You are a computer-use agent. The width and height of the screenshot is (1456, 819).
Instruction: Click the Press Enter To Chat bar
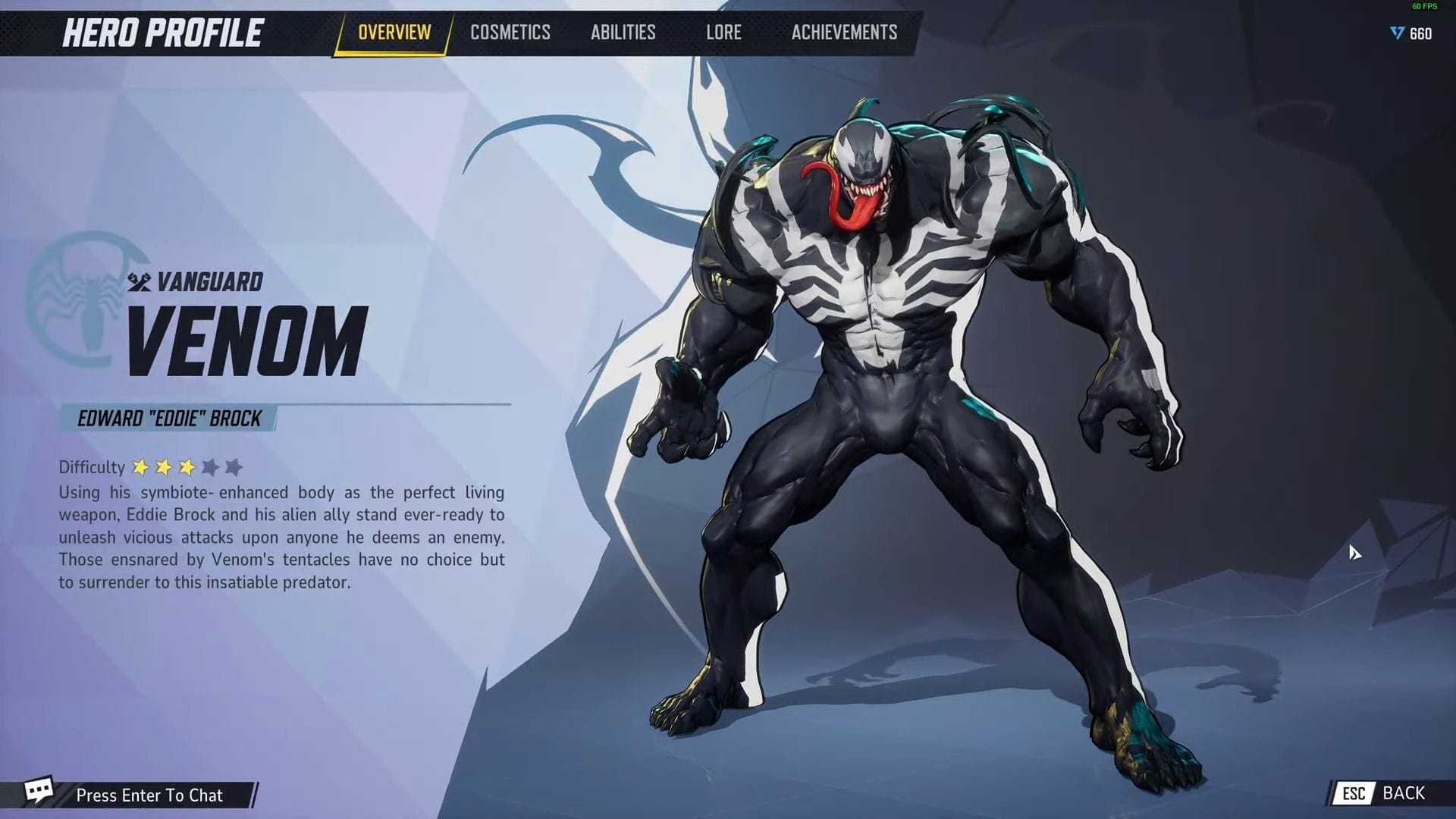149,795
